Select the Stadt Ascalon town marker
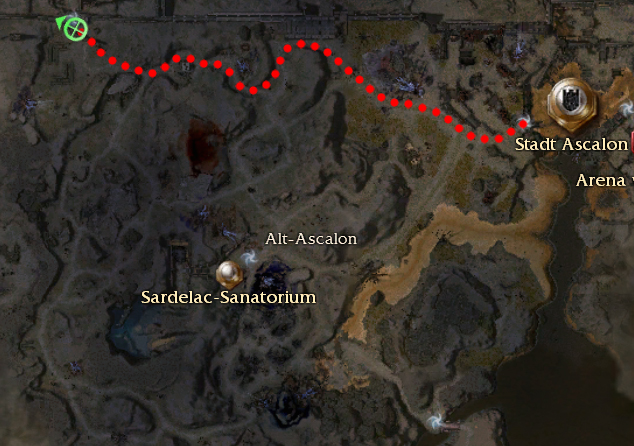The image size is (634, 446). pyautogui.click(x=572, y=101)
